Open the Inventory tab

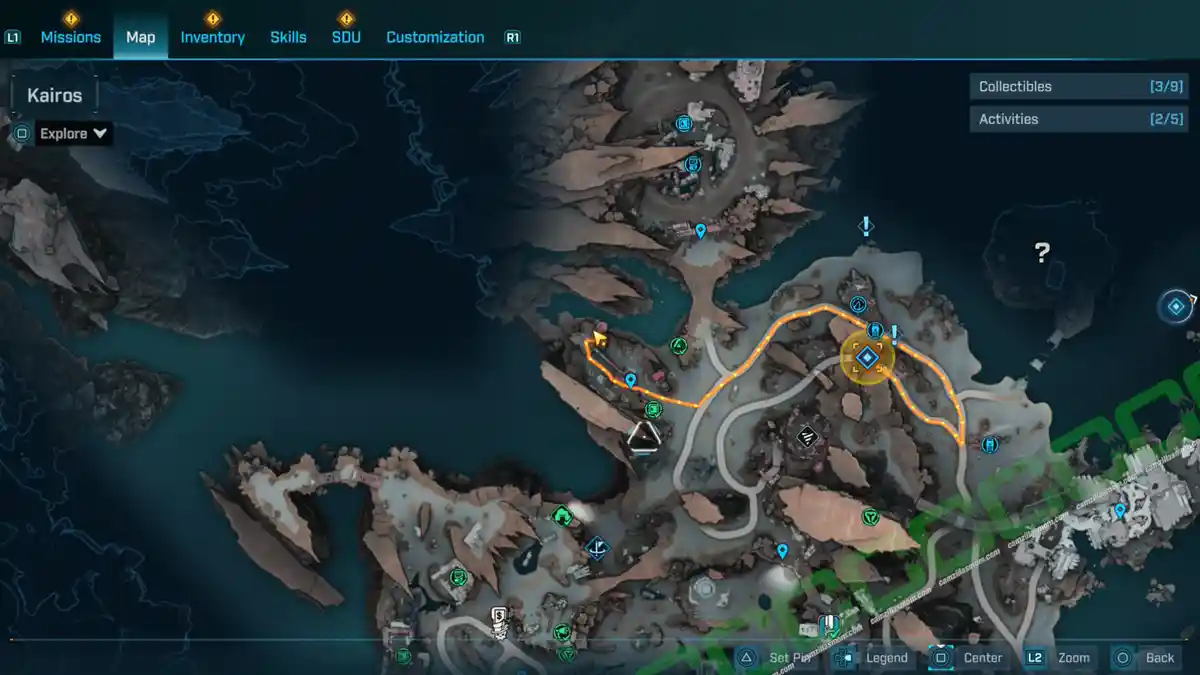pos(212,37)
